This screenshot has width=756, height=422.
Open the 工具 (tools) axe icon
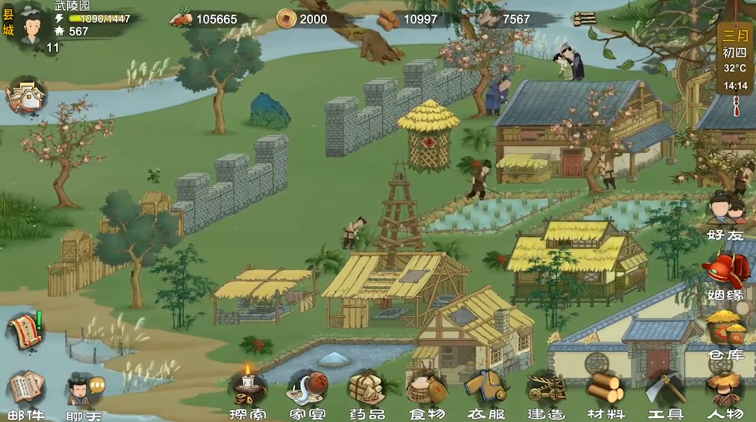pyautogui.click(x=664, y=390)
